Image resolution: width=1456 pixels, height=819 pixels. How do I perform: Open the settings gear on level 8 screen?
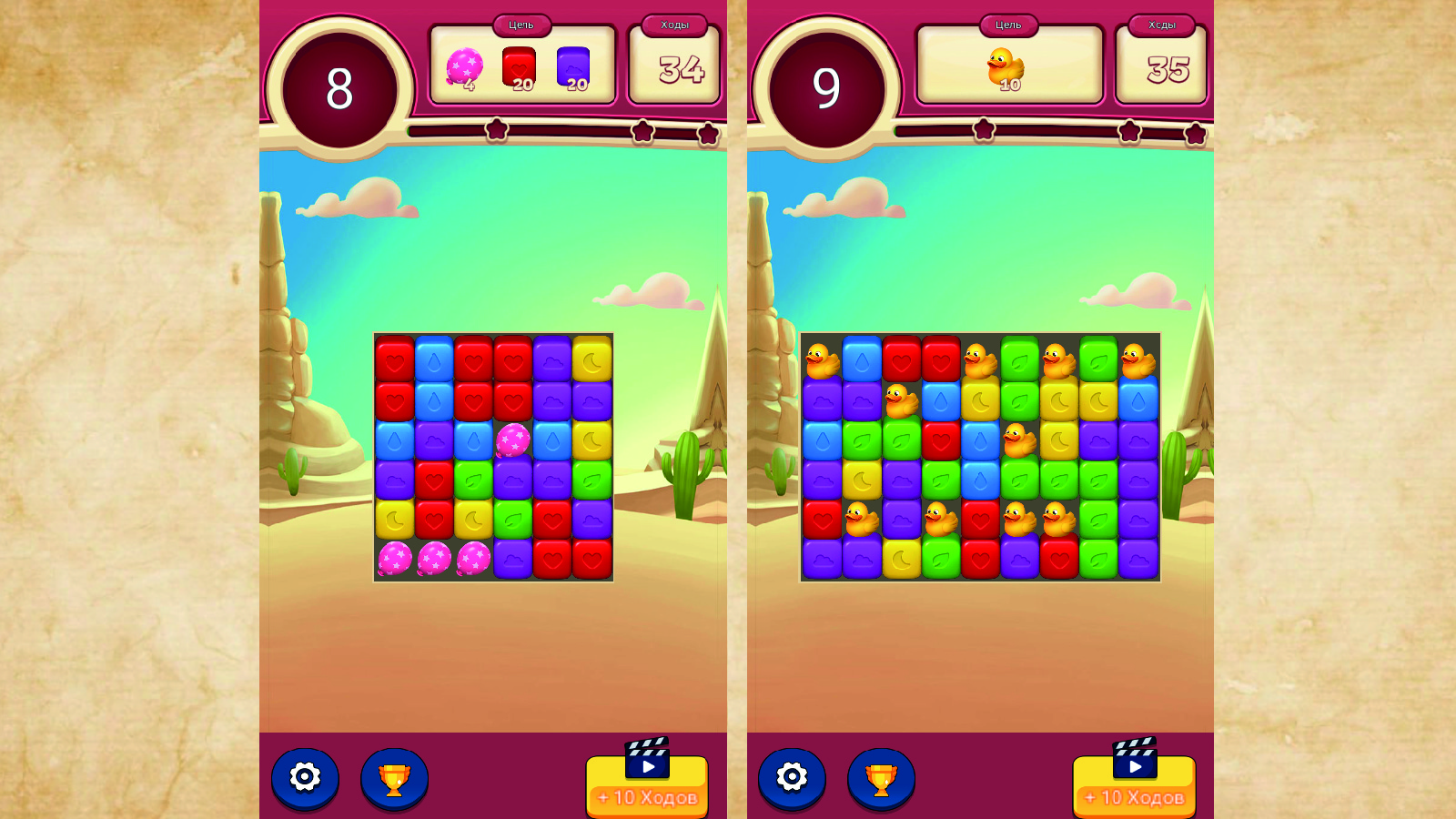point(306,778)
